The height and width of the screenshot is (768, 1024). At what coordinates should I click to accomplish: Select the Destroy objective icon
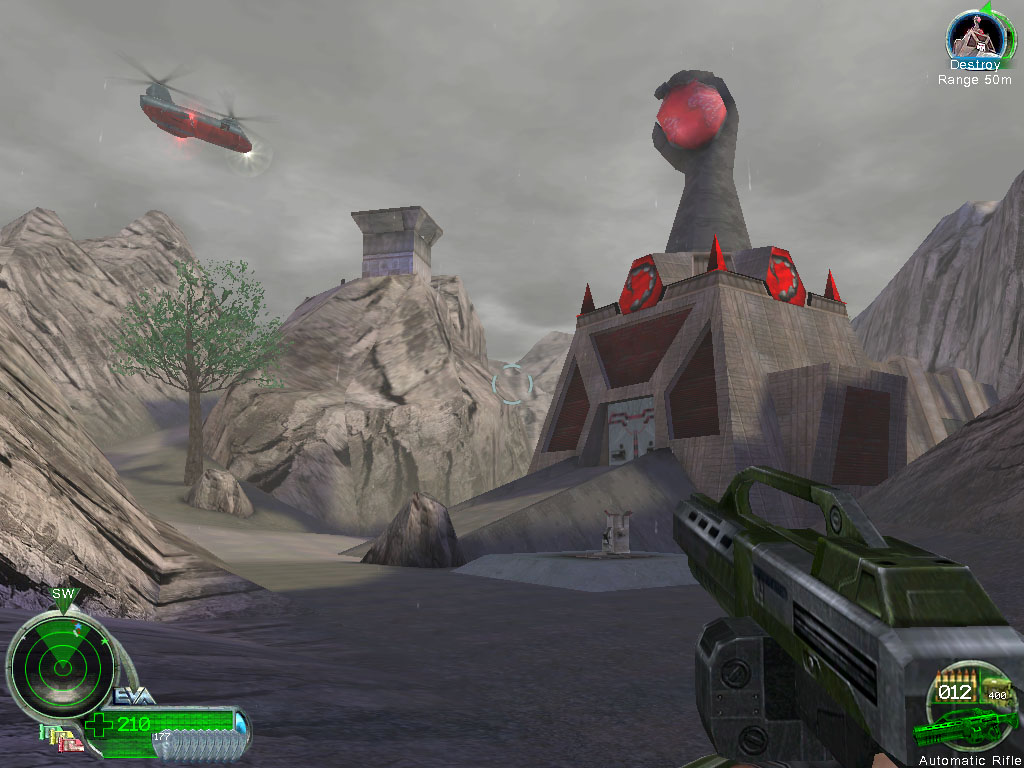(973, 37)
